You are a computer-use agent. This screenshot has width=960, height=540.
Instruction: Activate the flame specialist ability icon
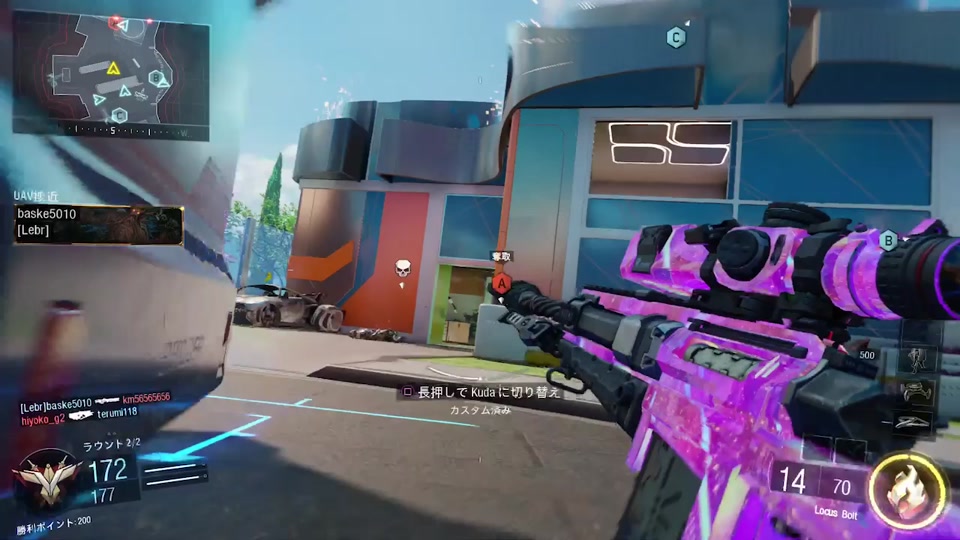click(x=906, y=491)
